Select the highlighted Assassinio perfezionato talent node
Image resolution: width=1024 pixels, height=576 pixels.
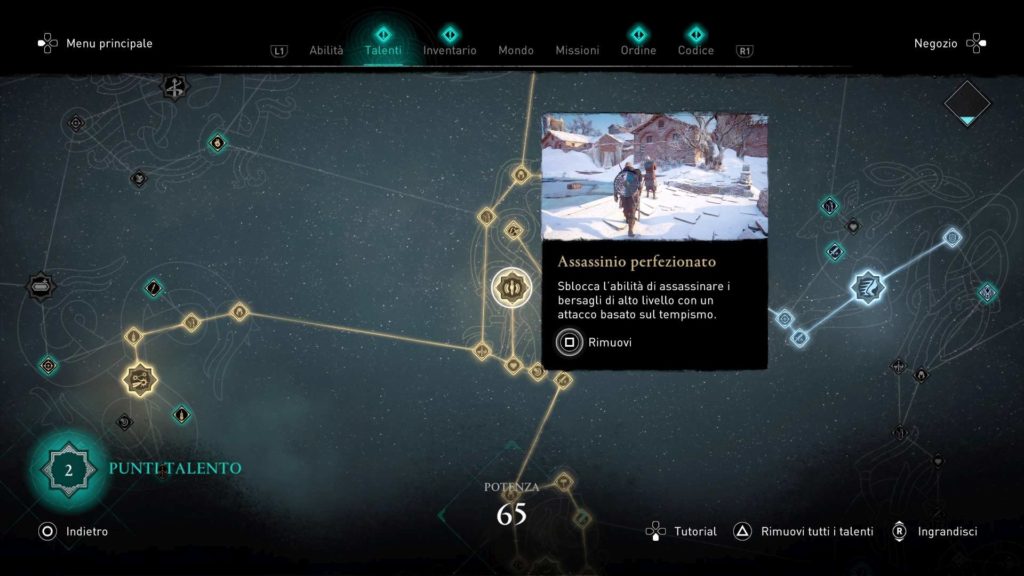[x=511, y=288]
